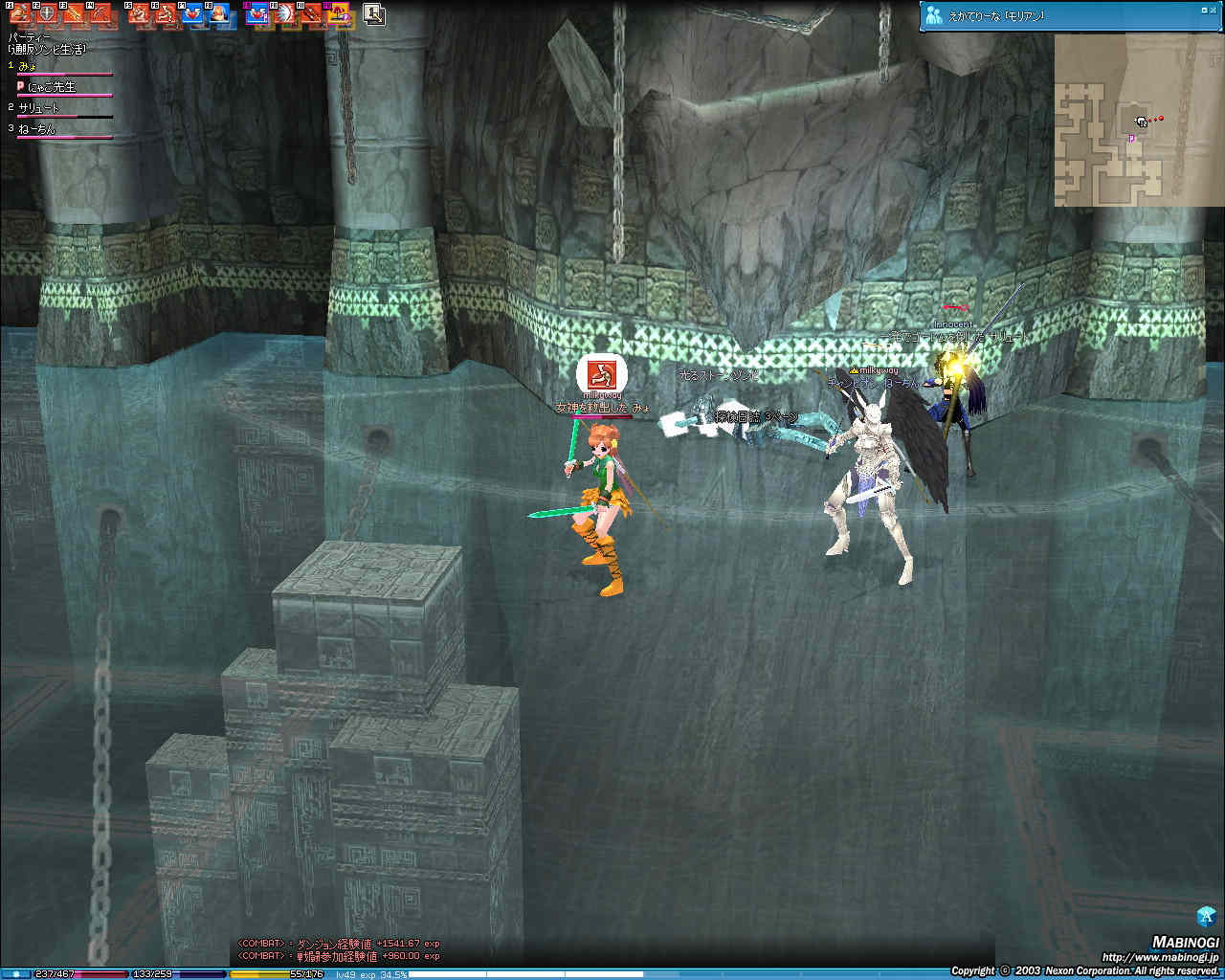The width and height of the screenshot is (1225, 980).
Task: Select party member サリュート
Action: [39, 108]
